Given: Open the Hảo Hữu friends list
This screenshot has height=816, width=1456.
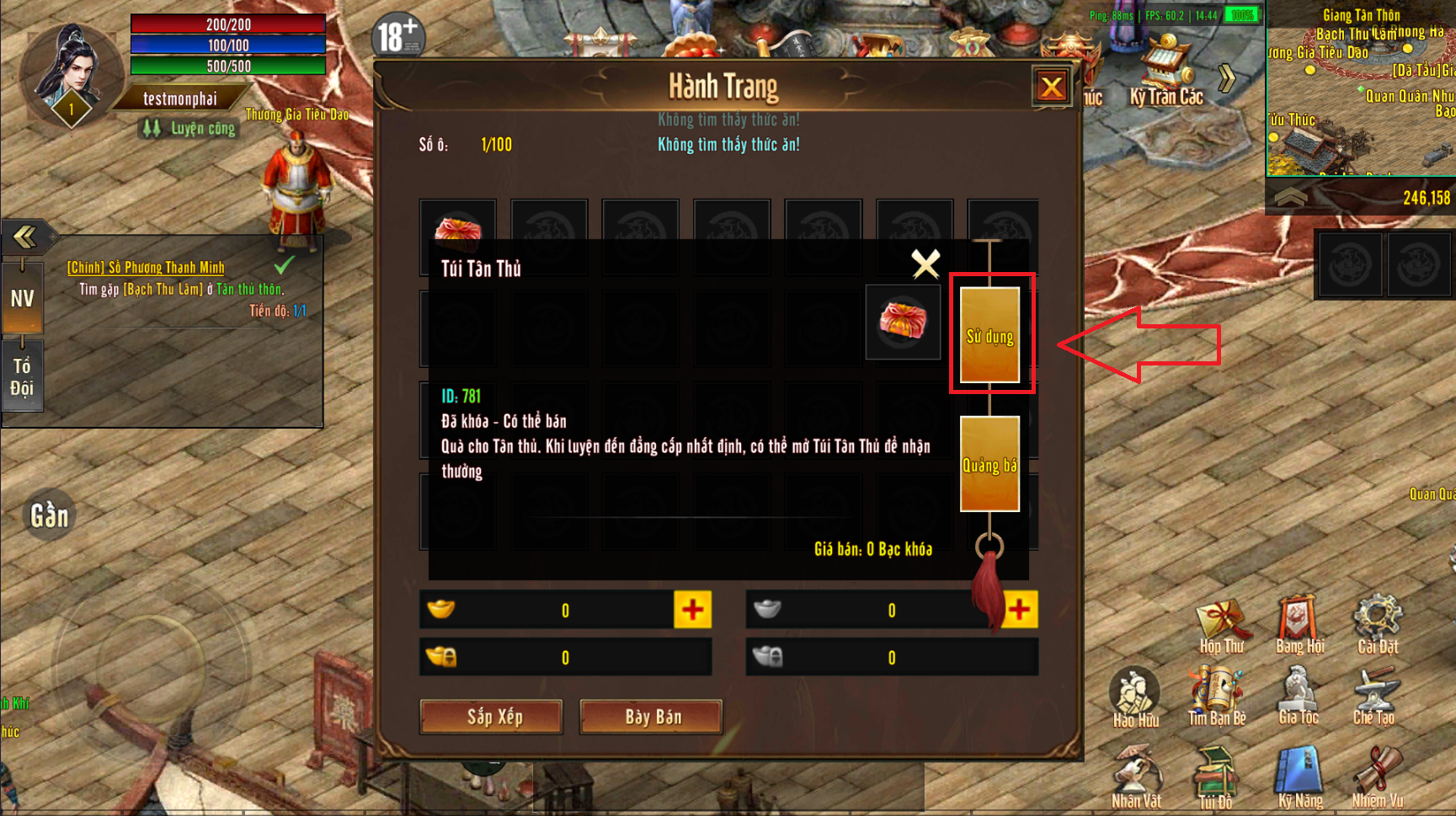Looking at the screenshot, I should 1135,699.
